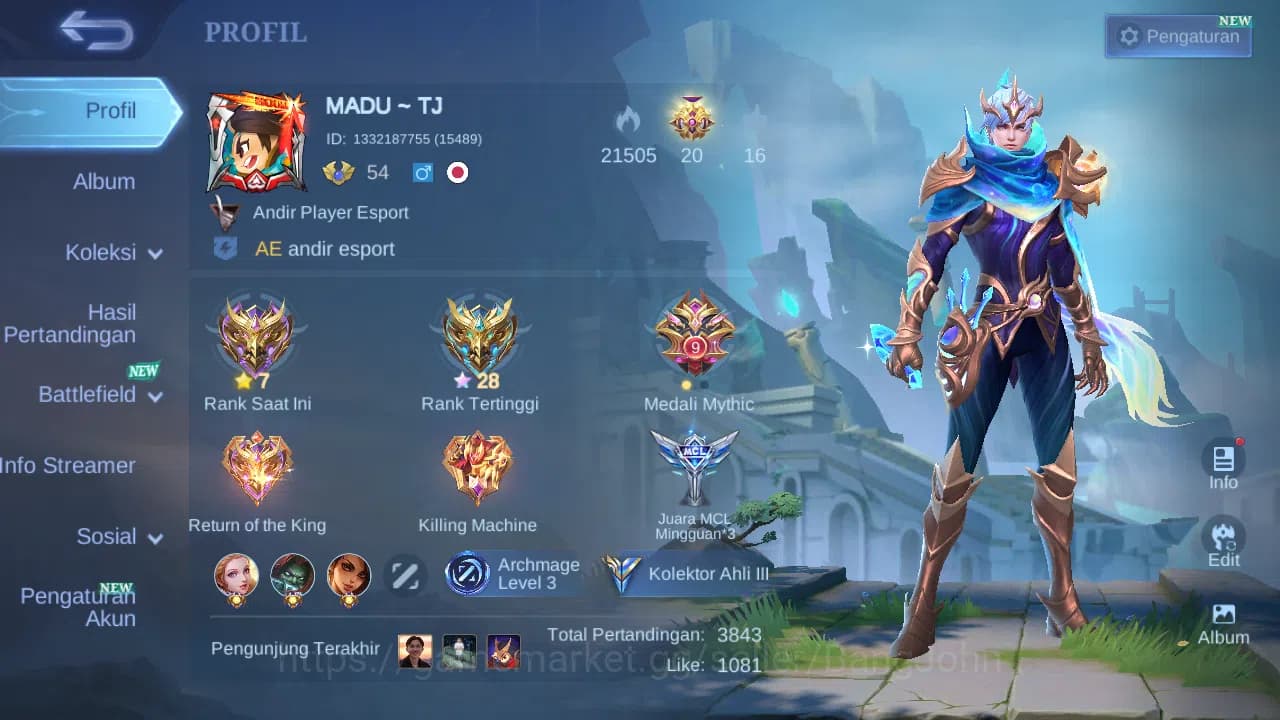Expand the Koleksi section
Viewport: 1280px width, 720px height.
tap(110, 252)
